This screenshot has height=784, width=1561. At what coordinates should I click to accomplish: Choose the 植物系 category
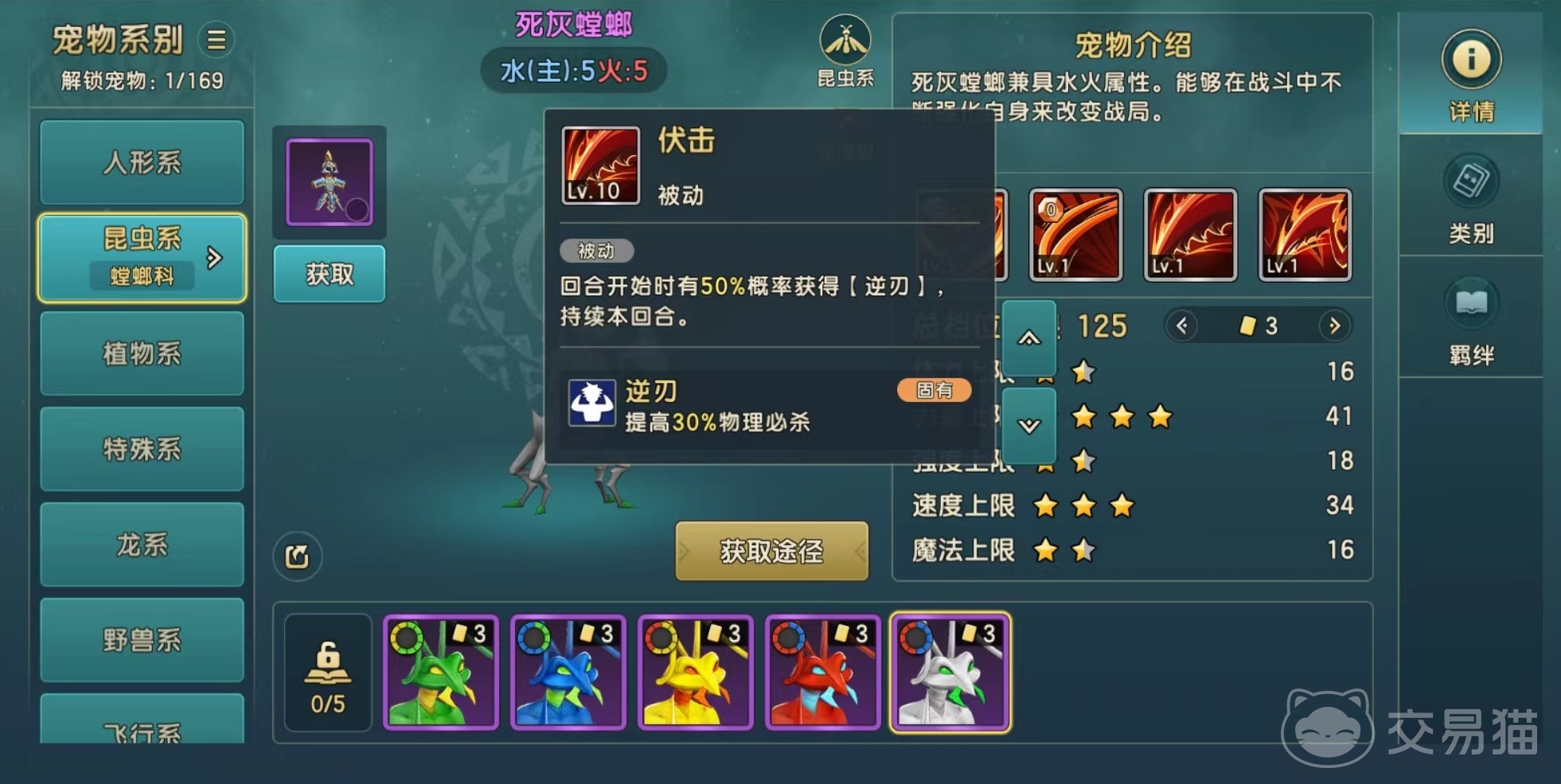click(142, 353)
